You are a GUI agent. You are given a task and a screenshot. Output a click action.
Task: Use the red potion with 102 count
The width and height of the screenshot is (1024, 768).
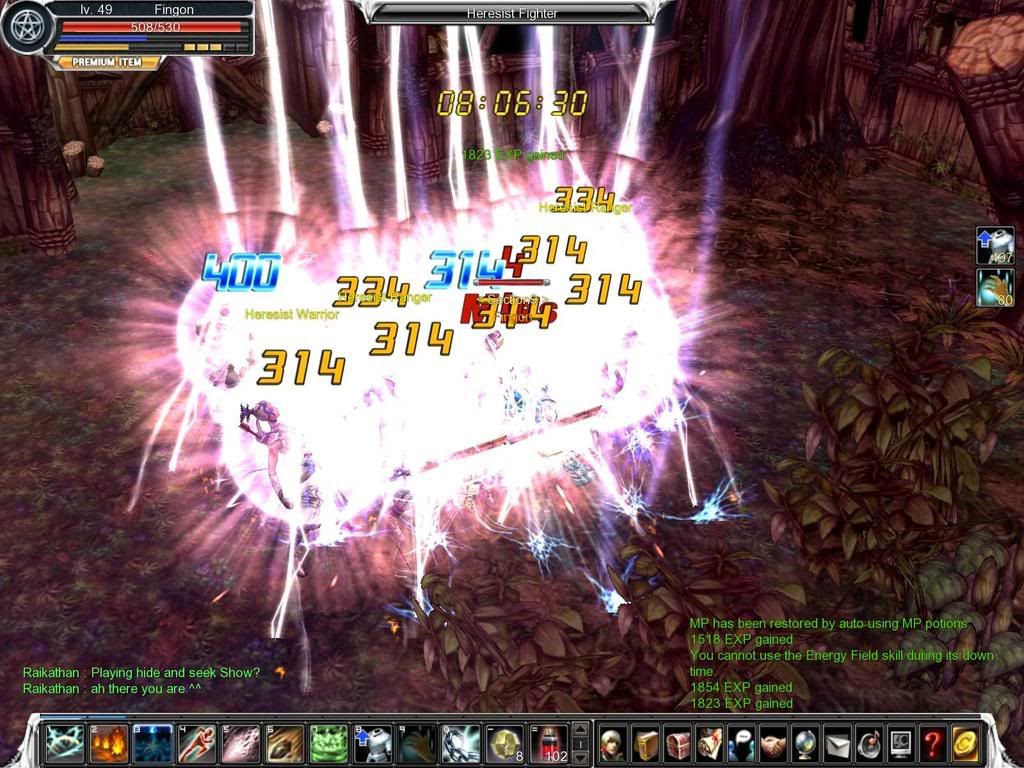pyautogui.click(x=548, y=744)
